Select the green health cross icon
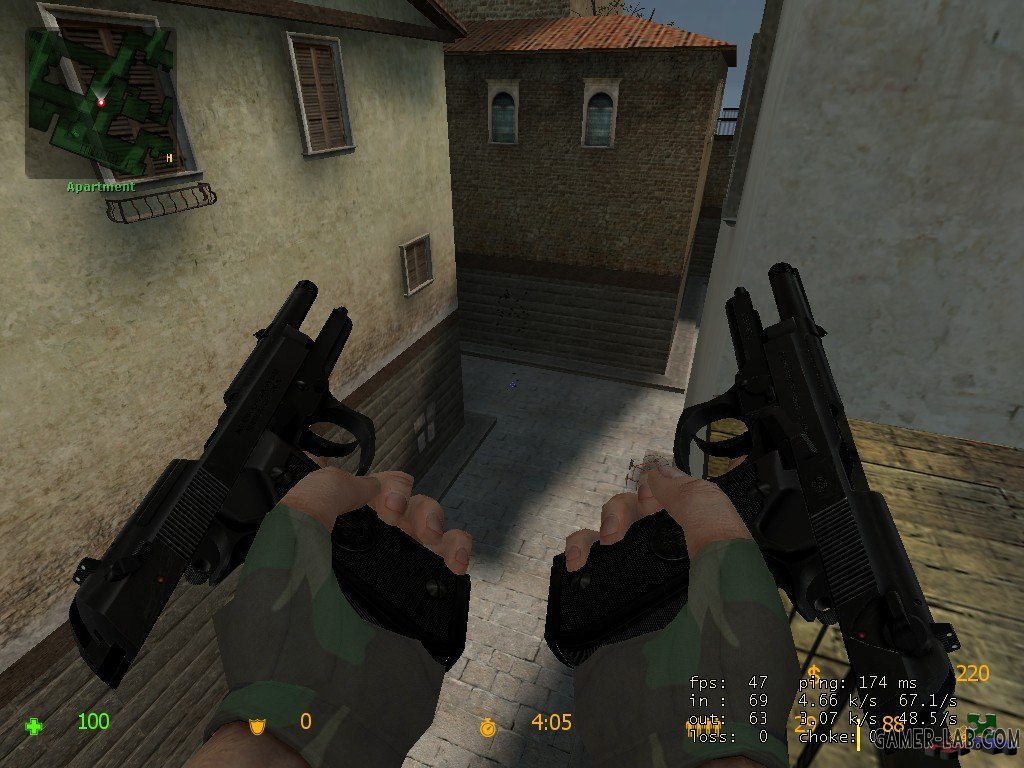This screenshot has width=1024, height=768. [x=35, y=726]
